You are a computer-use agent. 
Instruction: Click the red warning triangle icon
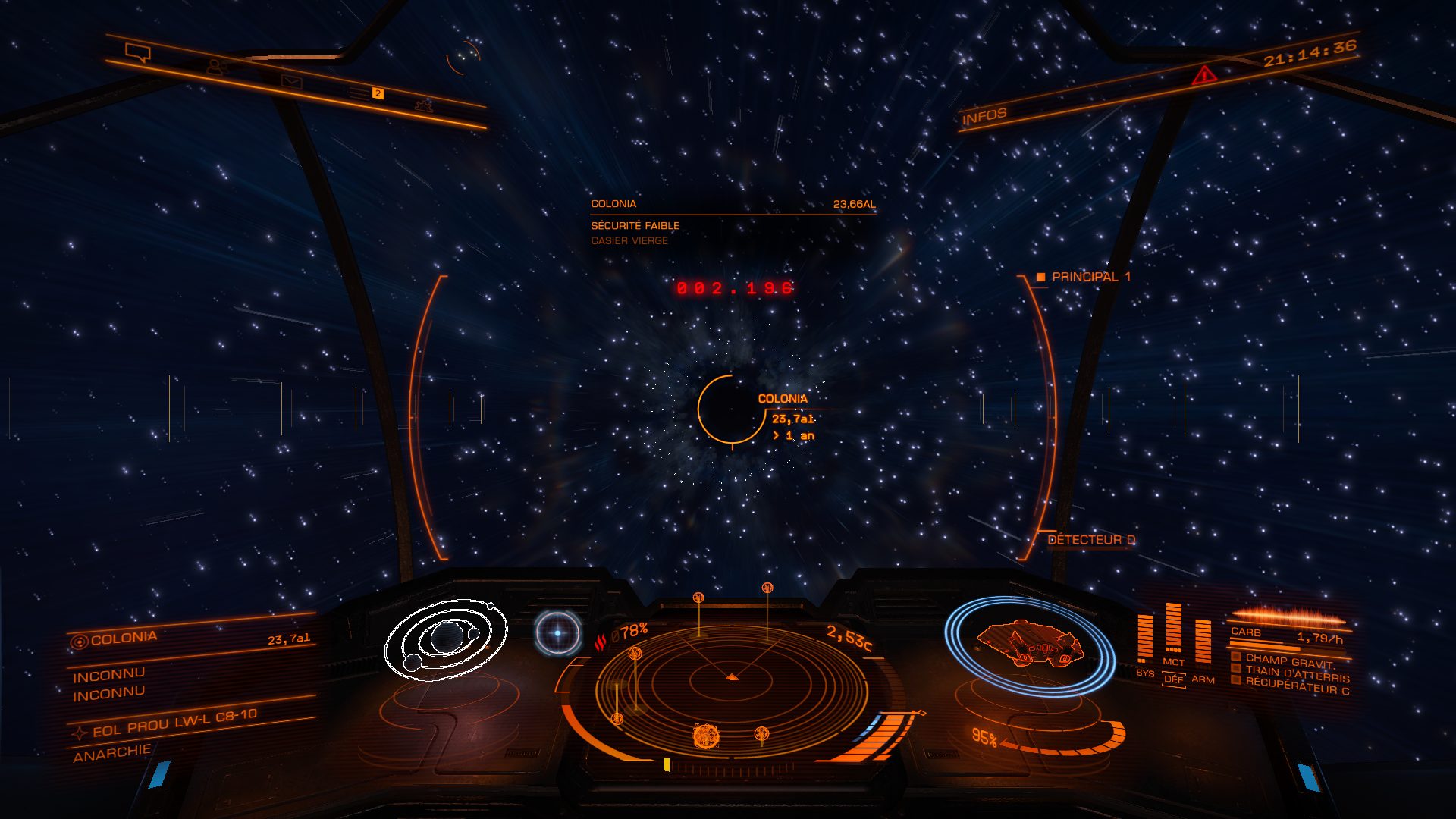coord(1203,75)
